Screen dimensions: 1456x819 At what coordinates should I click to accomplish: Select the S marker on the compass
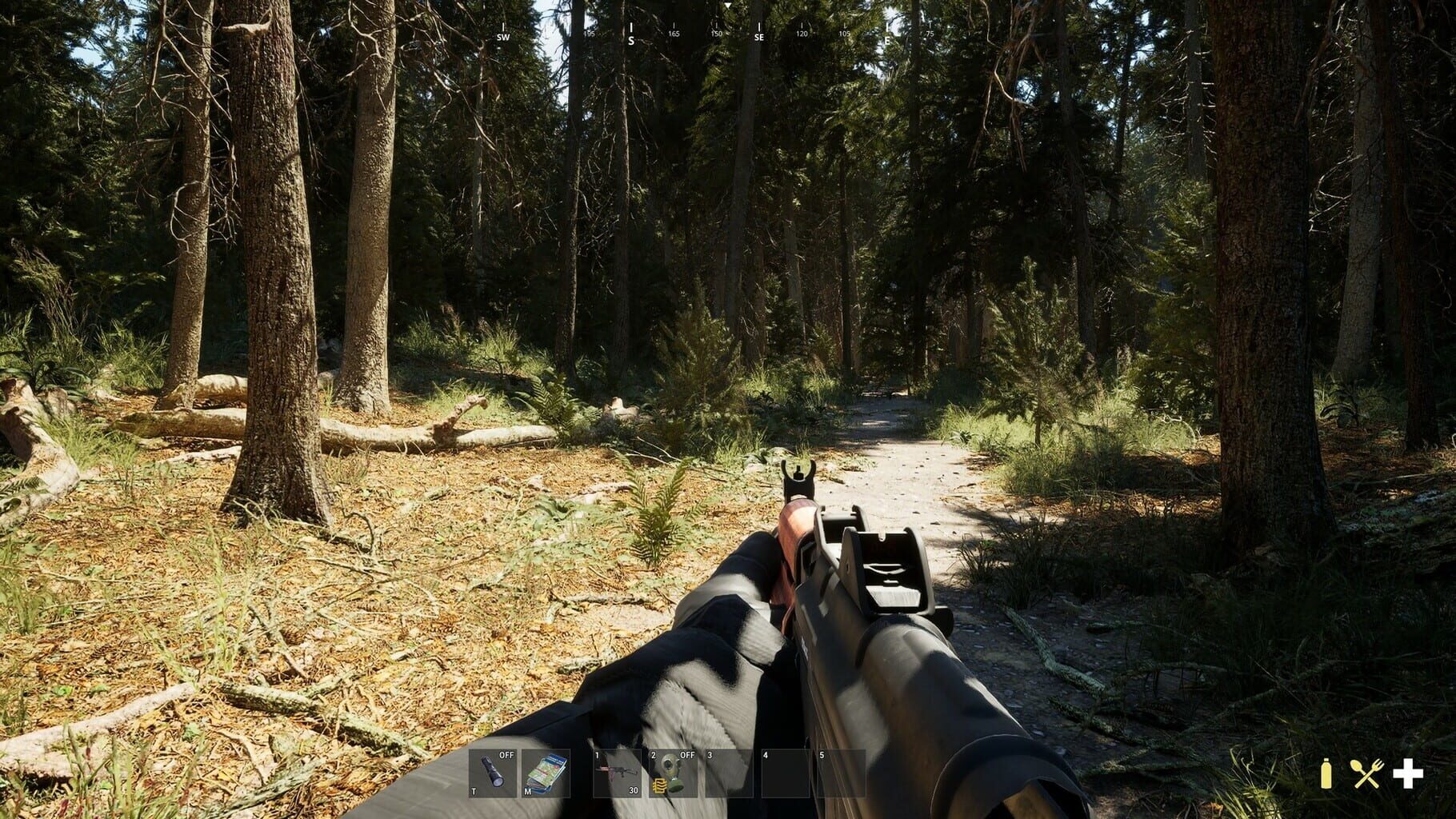point(631,39)
